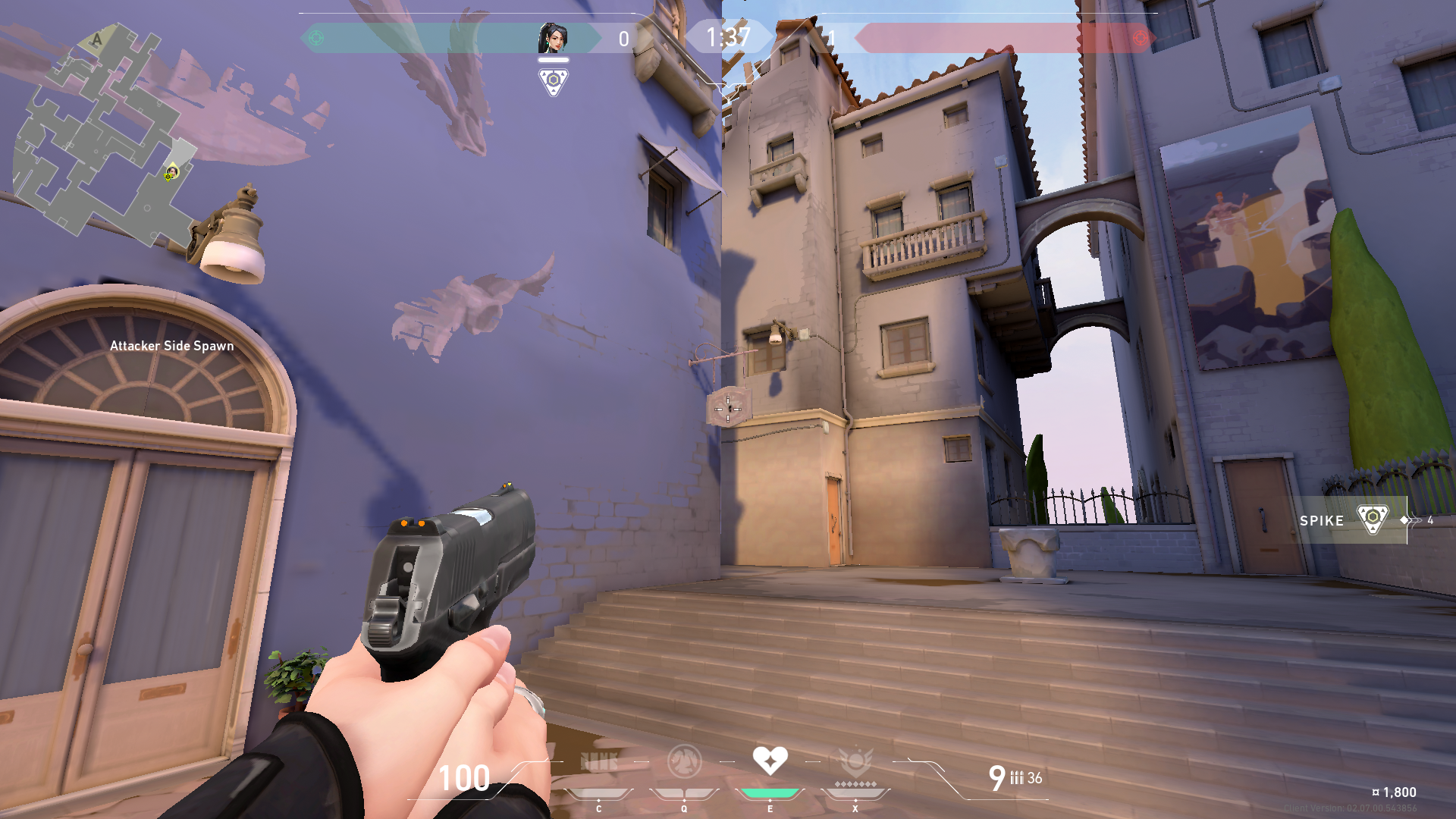Toggle the green E ability charge meter
1456x819 pixels.
click(x=769, y=792)
